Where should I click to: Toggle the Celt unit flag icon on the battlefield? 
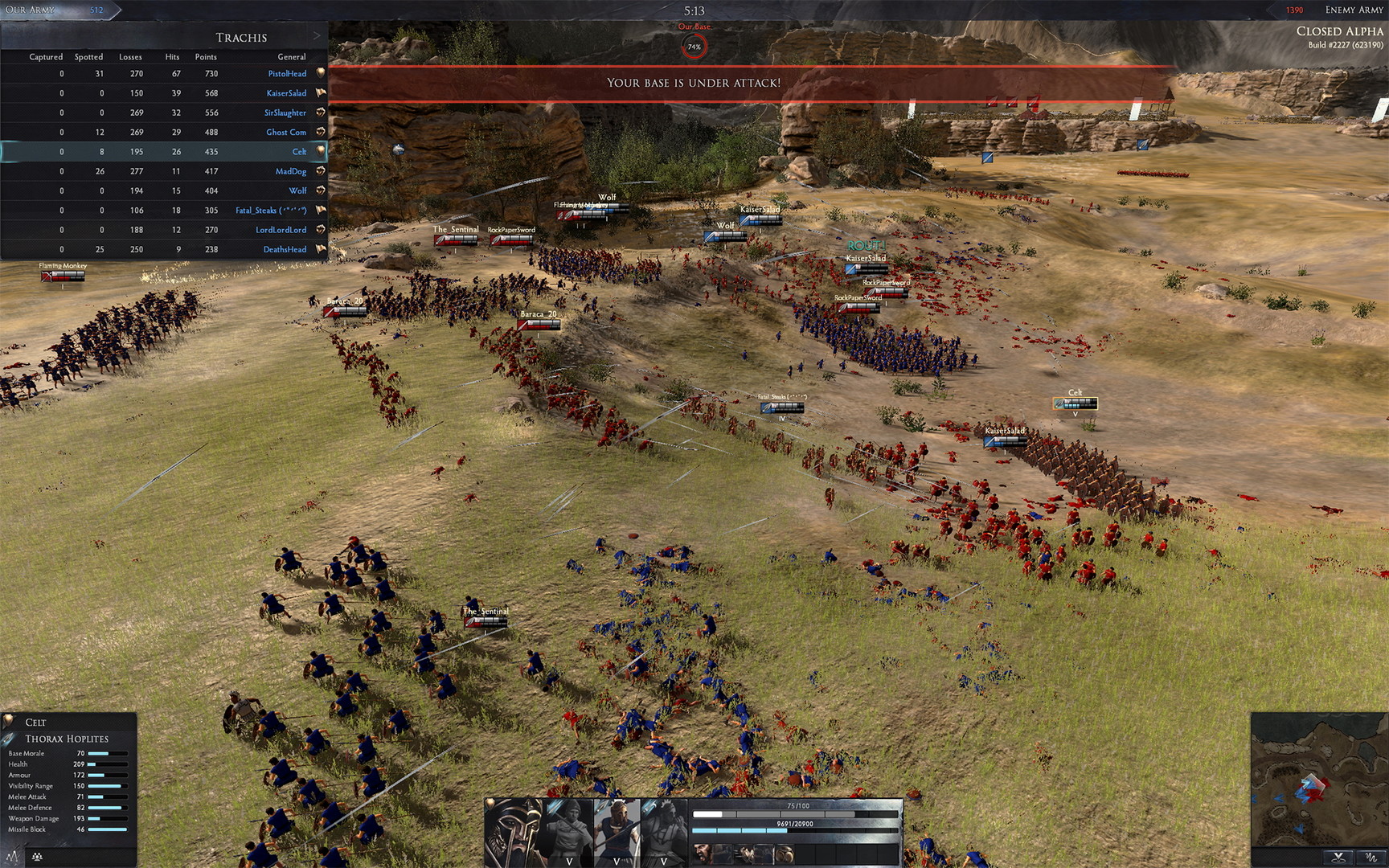point(1058,402)
